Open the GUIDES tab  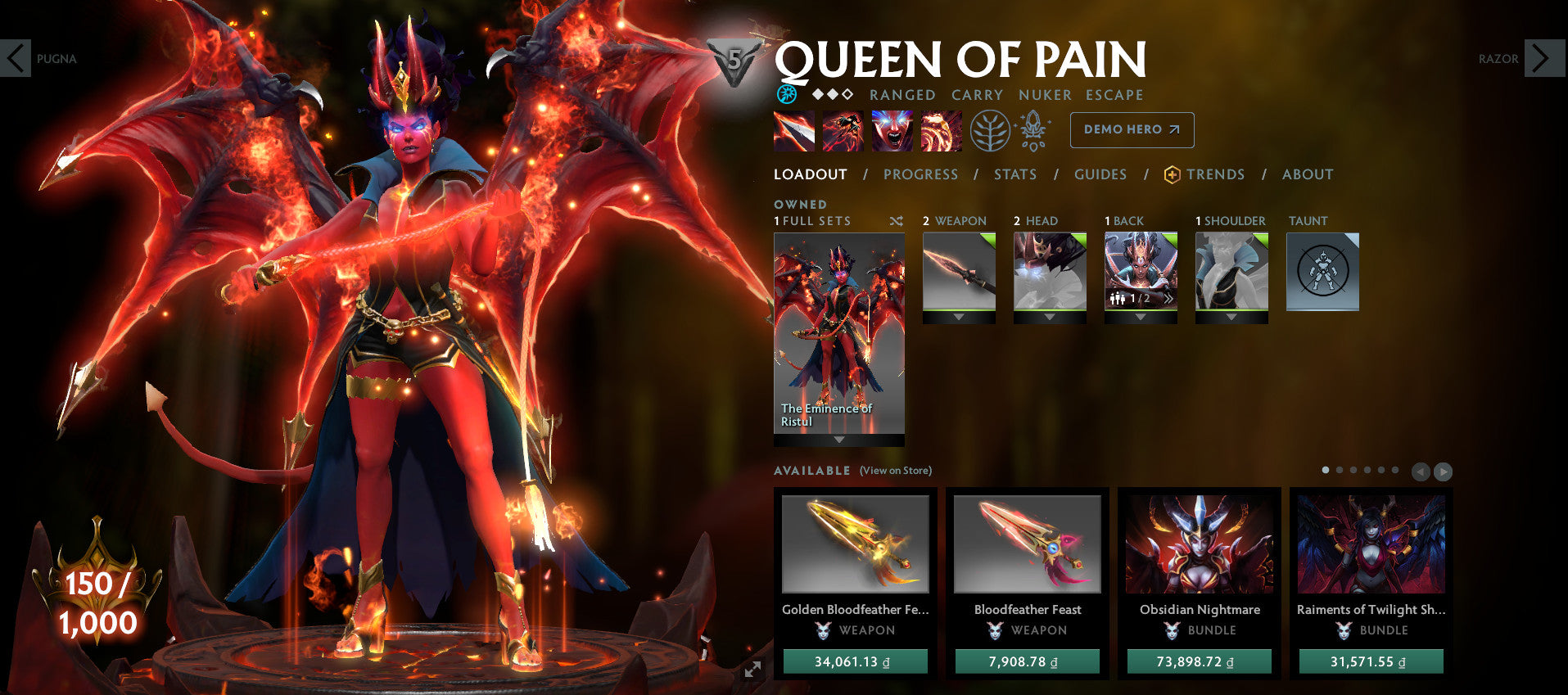tap(1100, 174)
